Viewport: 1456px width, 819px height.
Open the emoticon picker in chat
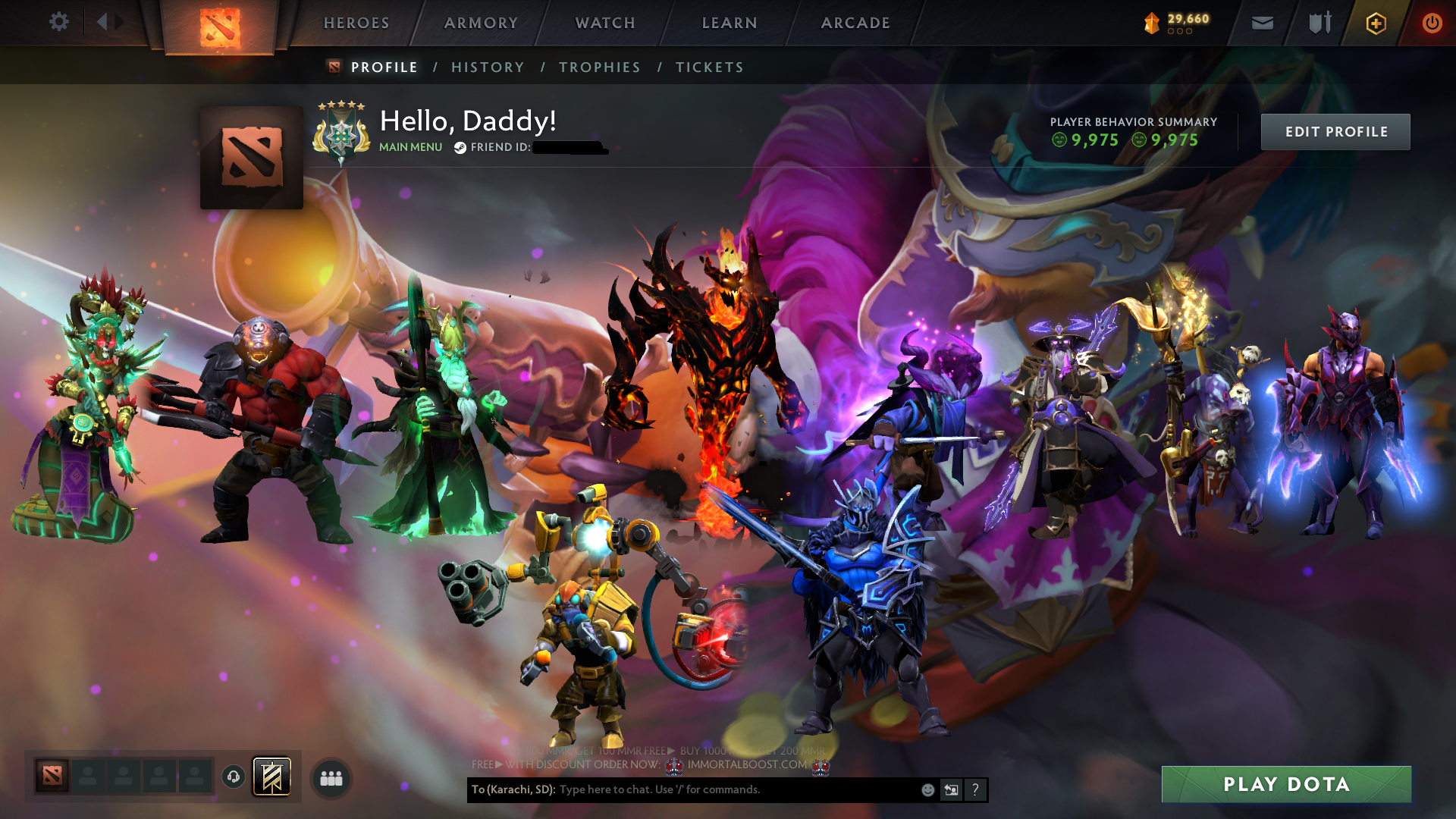pyautogui.click(x=927, y=789)
